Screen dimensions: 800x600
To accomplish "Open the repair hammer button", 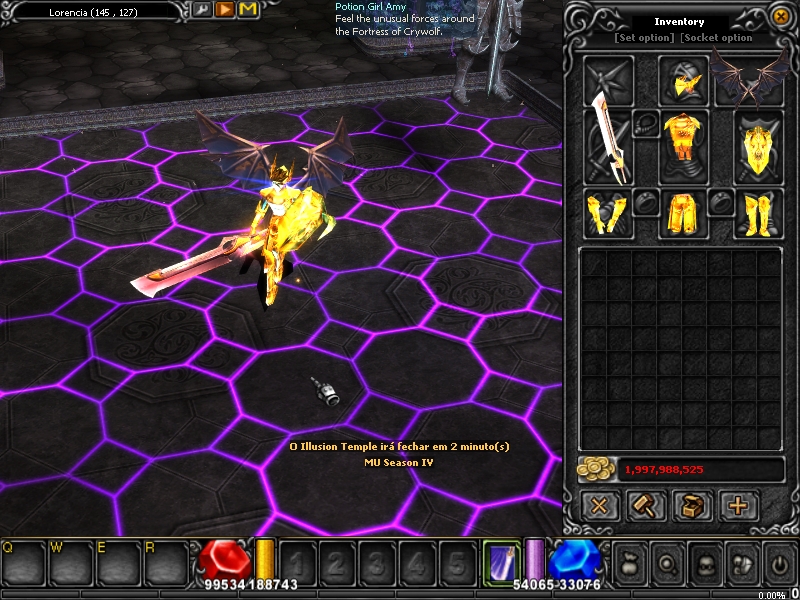I will click(x=646, y=505).
